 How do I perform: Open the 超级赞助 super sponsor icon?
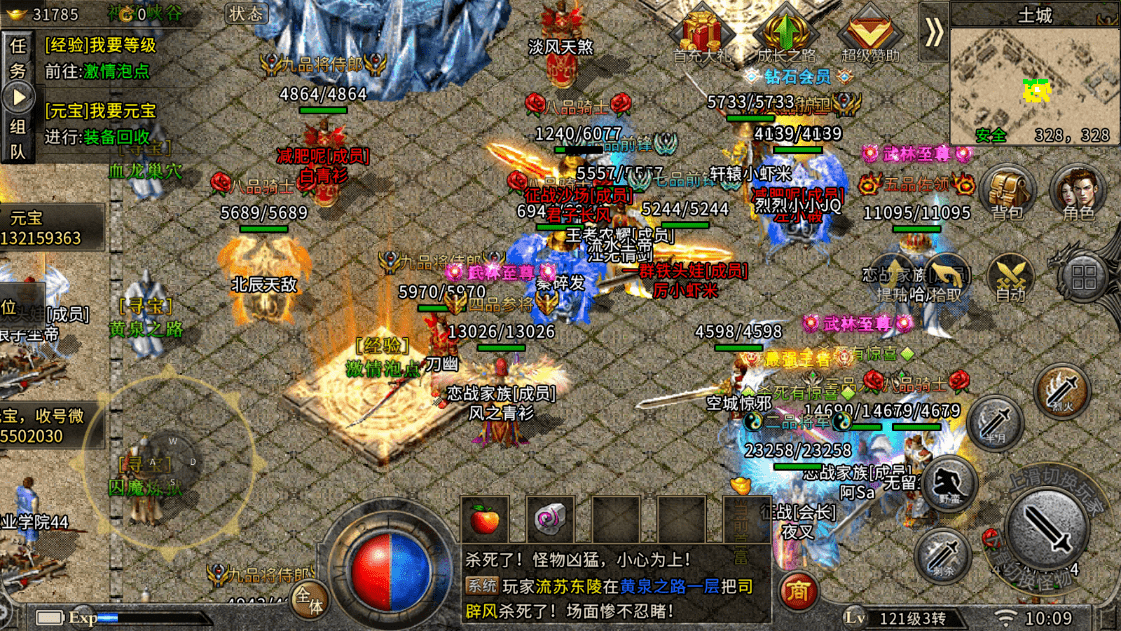tap(869, 33)
